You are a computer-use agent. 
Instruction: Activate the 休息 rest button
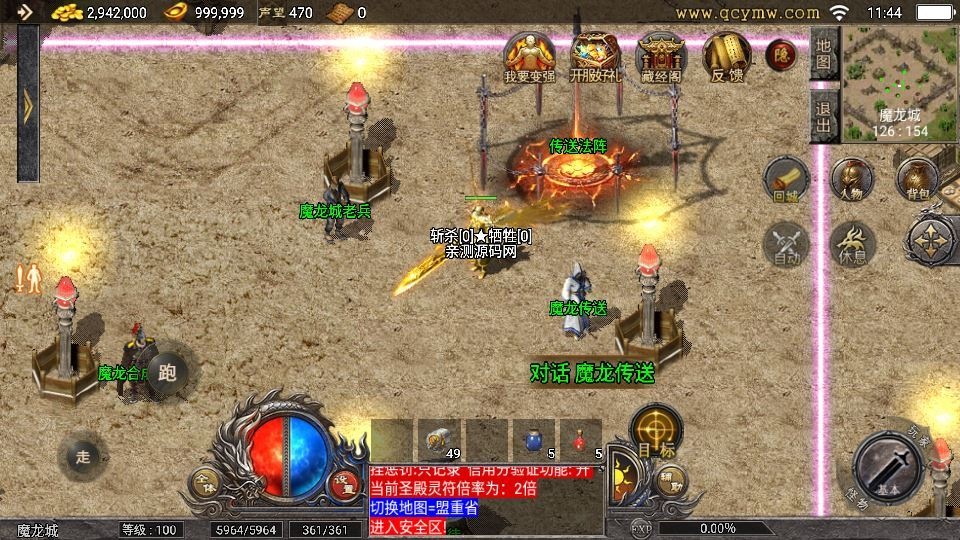pyautogui.click(x=852, y=244)
